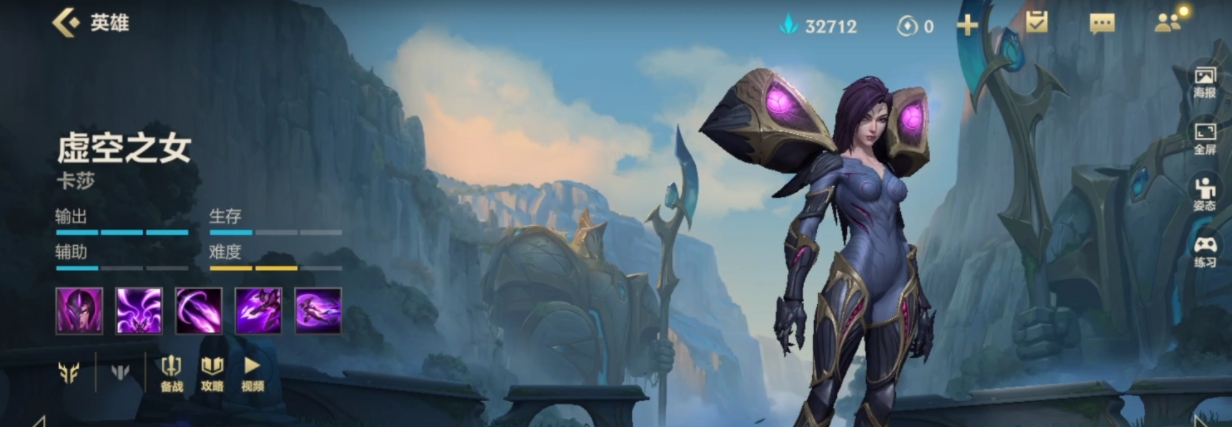The height and width of the screenshot is (427, 1232).
Task: Select the gold winged emblem tab
Action: tap(68, 373)
